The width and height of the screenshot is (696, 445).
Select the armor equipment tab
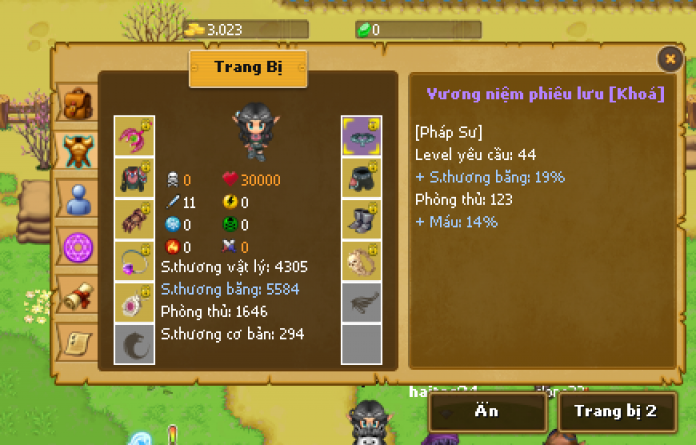pos(77,152)
